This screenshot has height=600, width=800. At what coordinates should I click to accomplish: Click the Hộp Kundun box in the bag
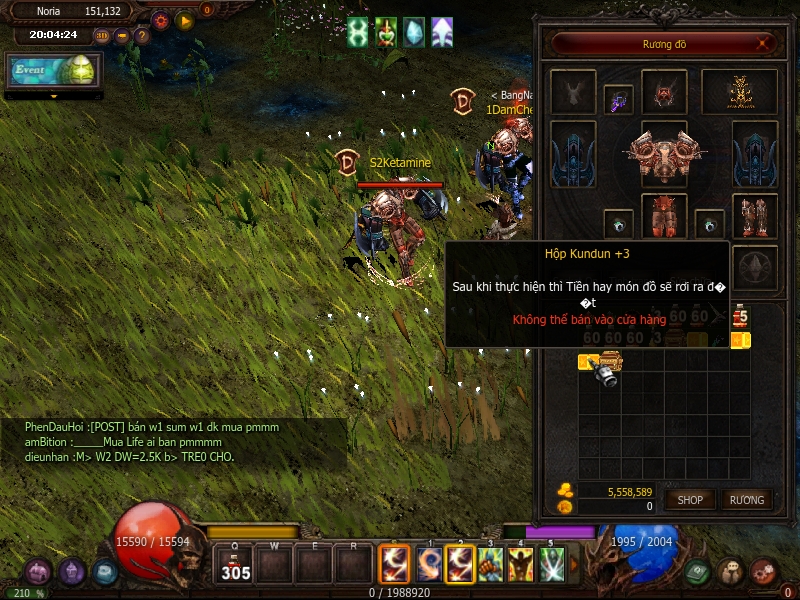(x=609, y=360)
